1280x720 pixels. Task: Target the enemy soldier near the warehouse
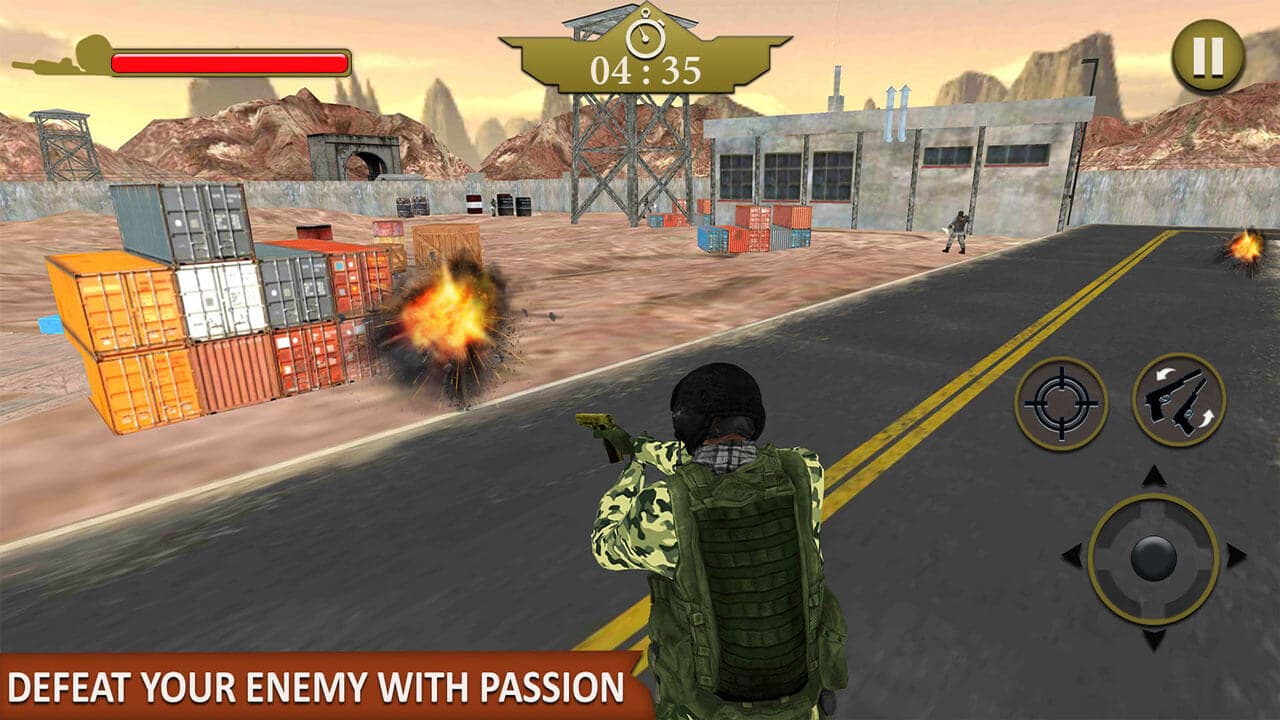tap(956, 228)
